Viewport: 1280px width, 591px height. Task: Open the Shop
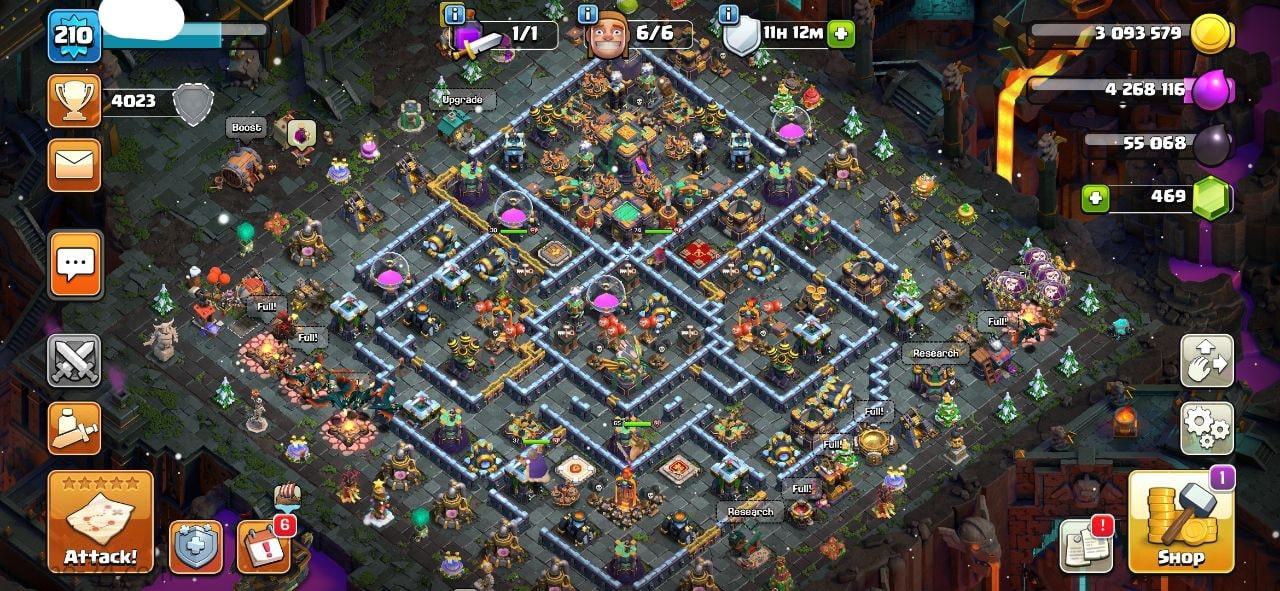pyautogui.click(x=1181, y=521)
